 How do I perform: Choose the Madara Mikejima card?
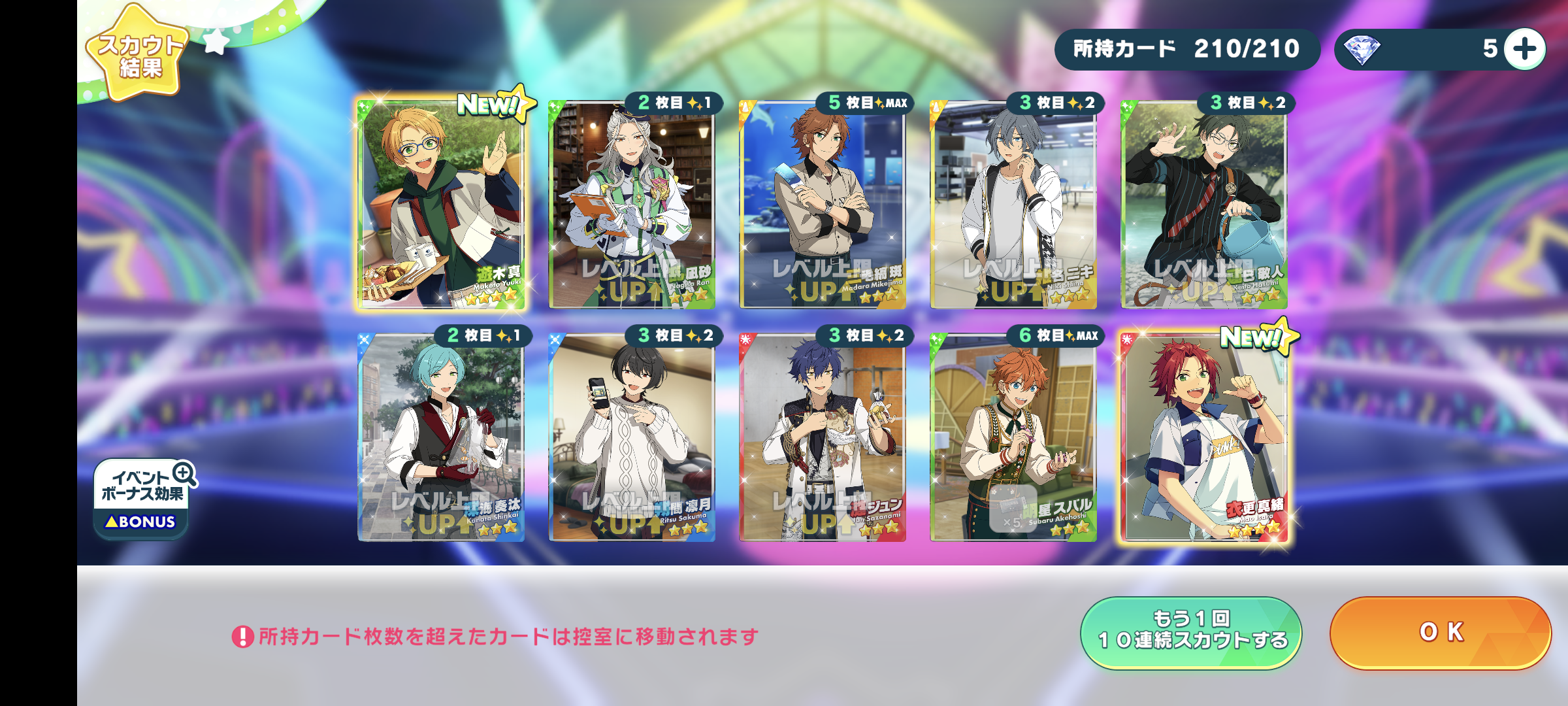pyautogui.click(x=823, y=204)
